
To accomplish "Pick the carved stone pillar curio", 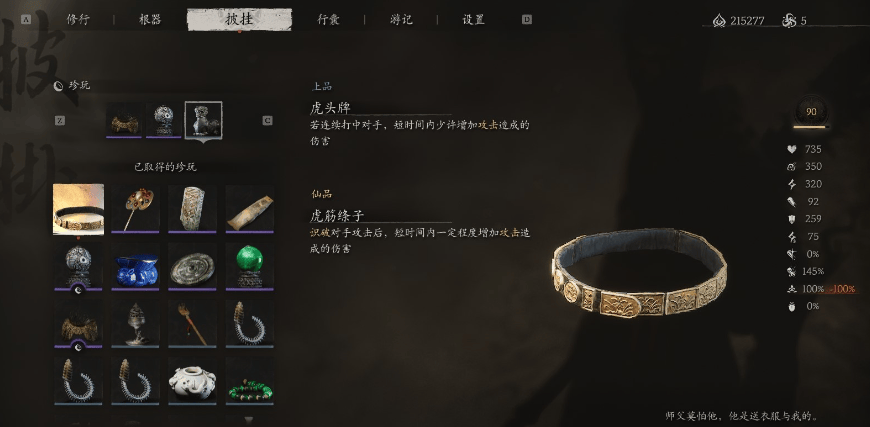I will (x=192, y=208).
